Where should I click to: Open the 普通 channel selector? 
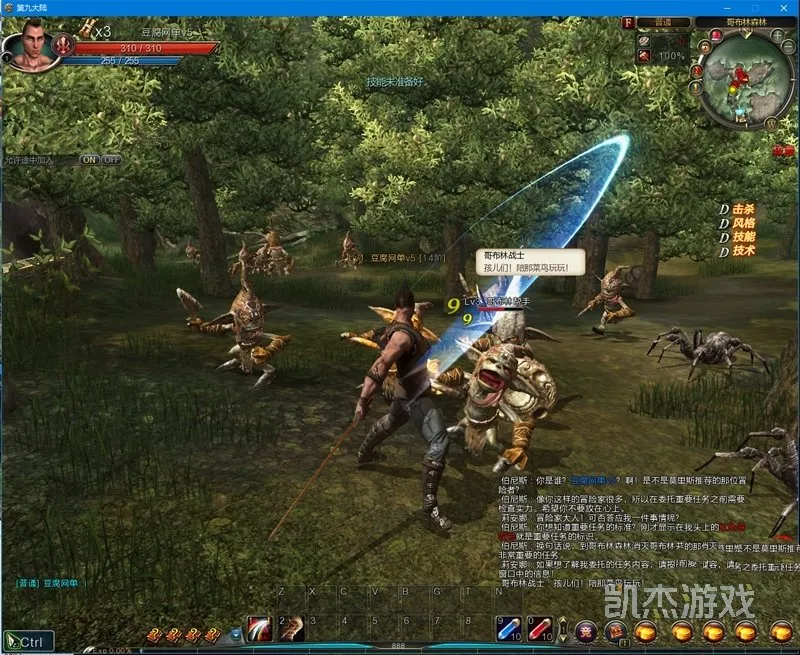point(664,22)
